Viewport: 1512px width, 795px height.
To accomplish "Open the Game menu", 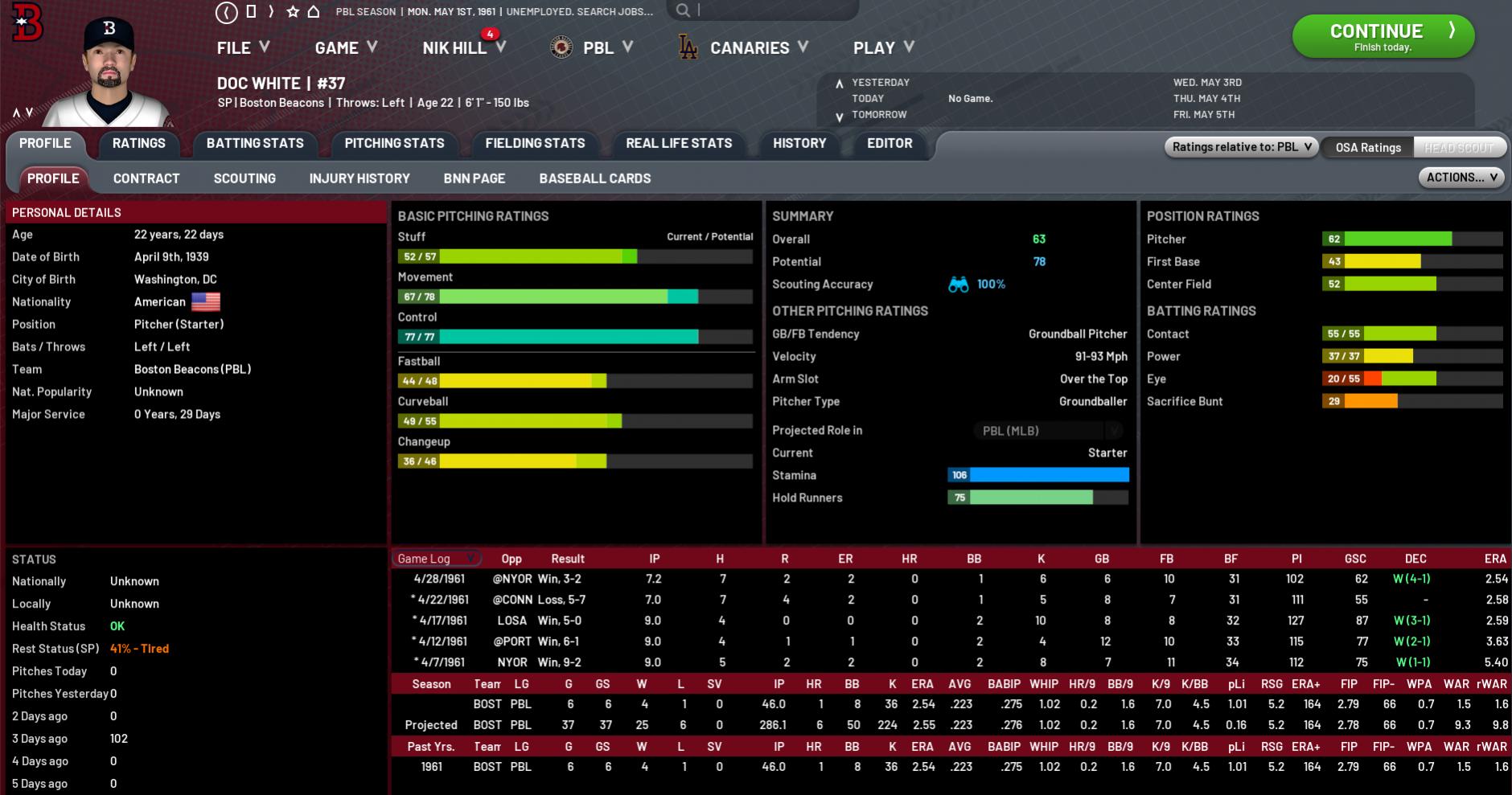I will click(x=346, y=48).
